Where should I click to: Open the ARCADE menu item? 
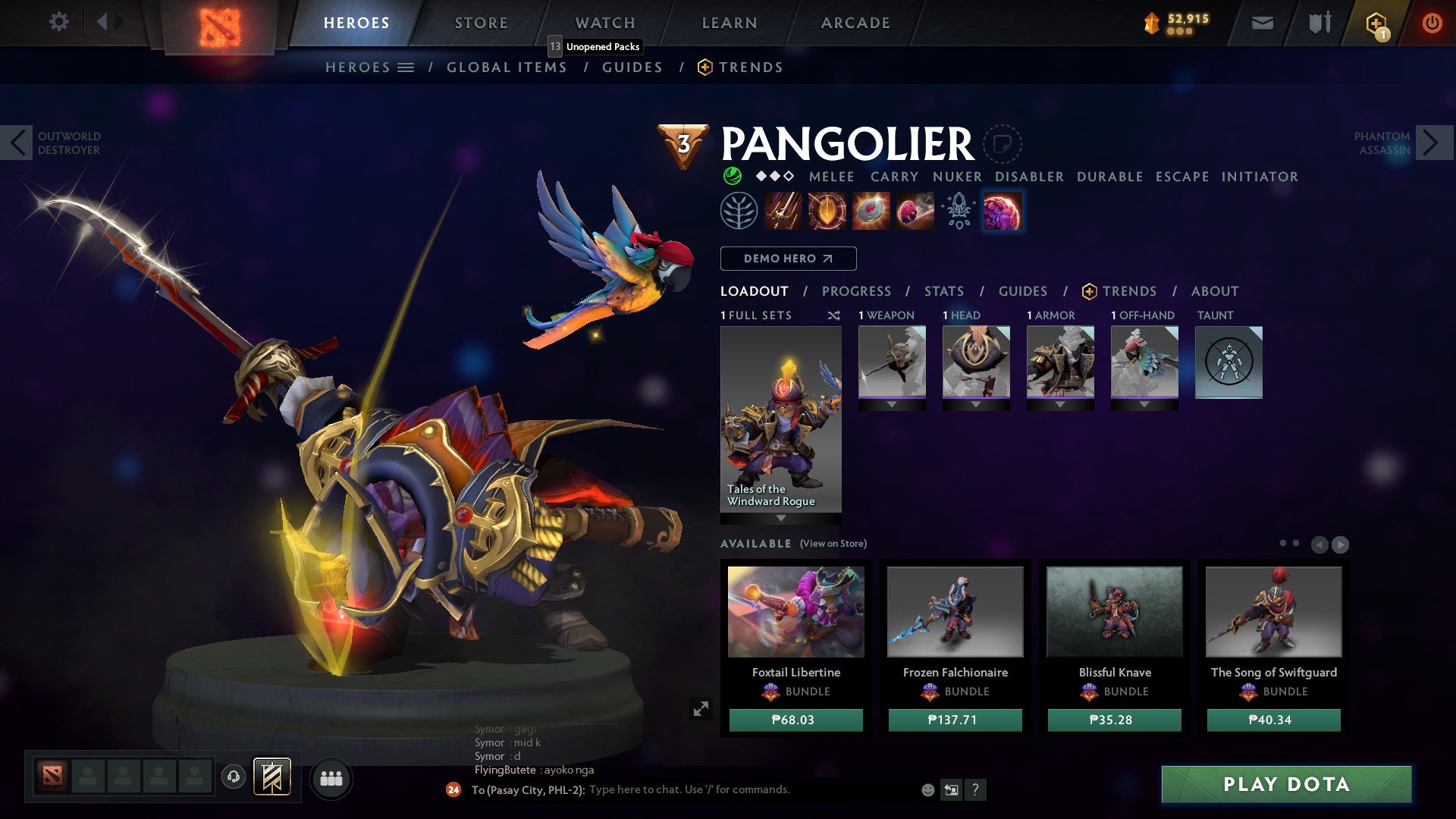tap(855, 22)
